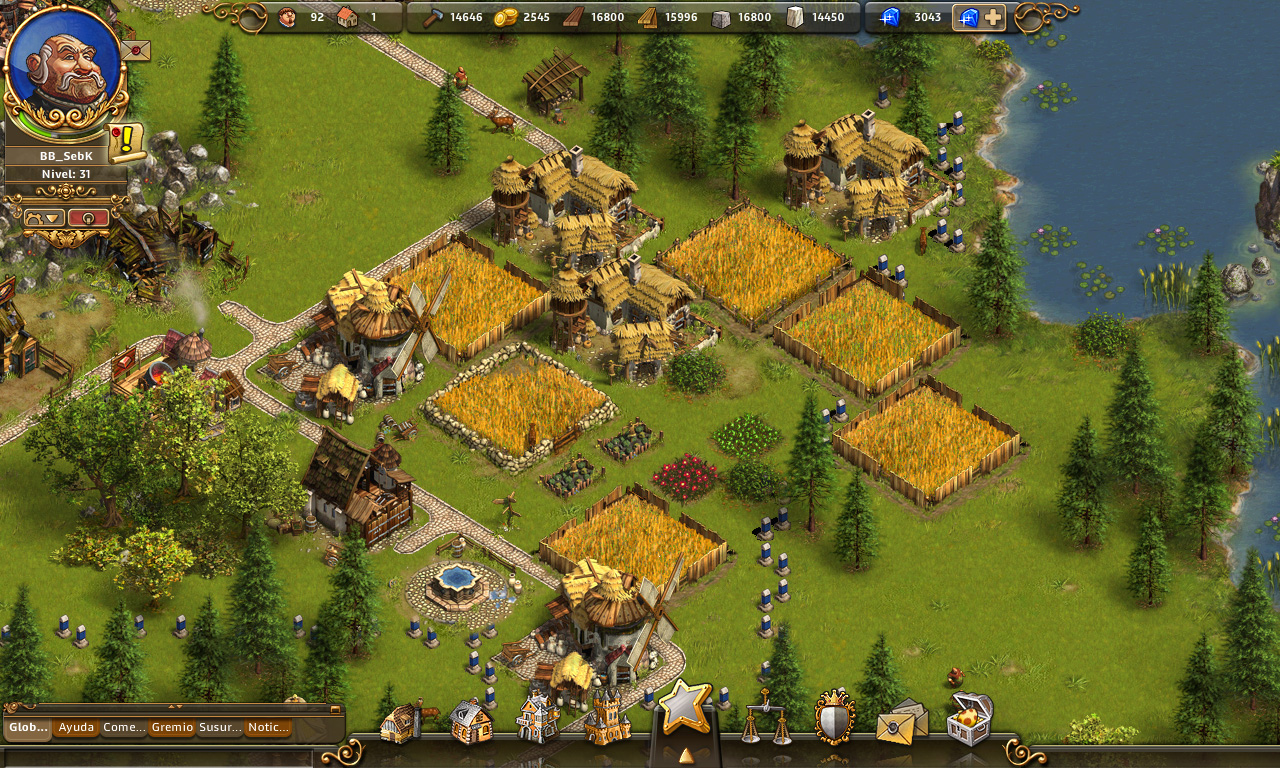Open the quest scroll with exclamation mark
Image resolution: width=1280 pixels, height=768 pixels.
tap(126, 143)
